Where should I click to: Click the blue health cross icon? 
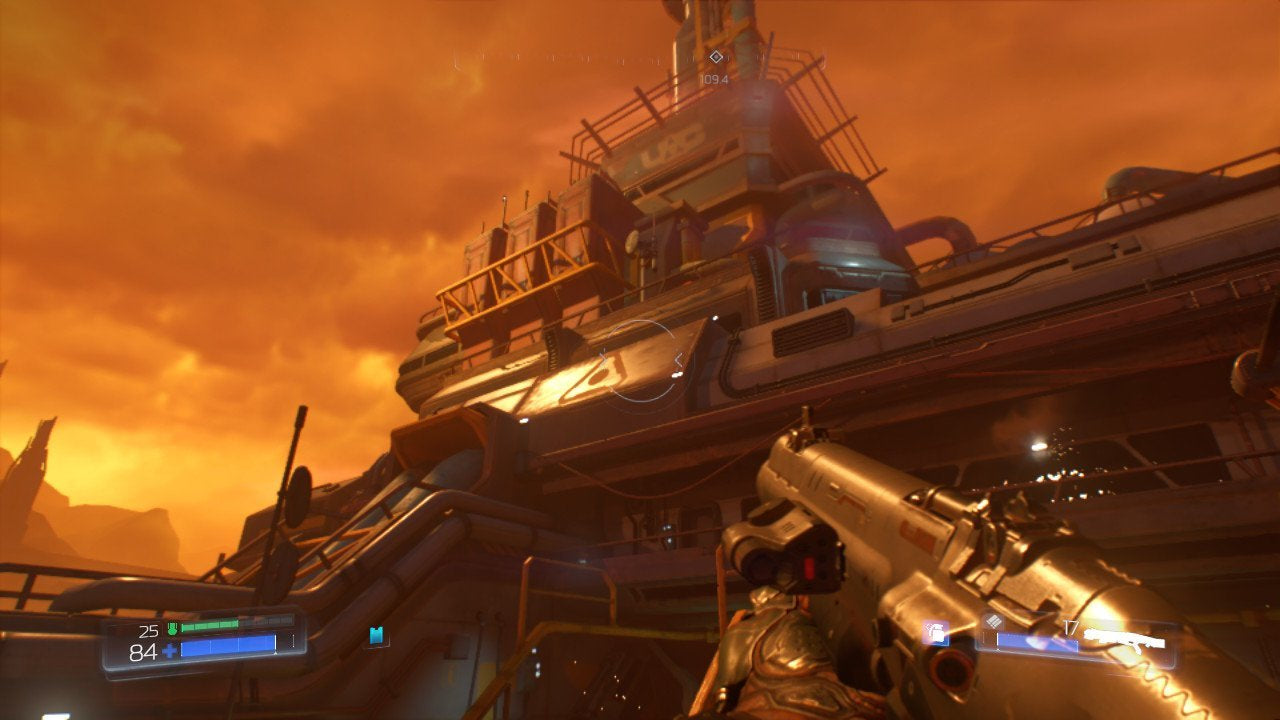point(169,650)
